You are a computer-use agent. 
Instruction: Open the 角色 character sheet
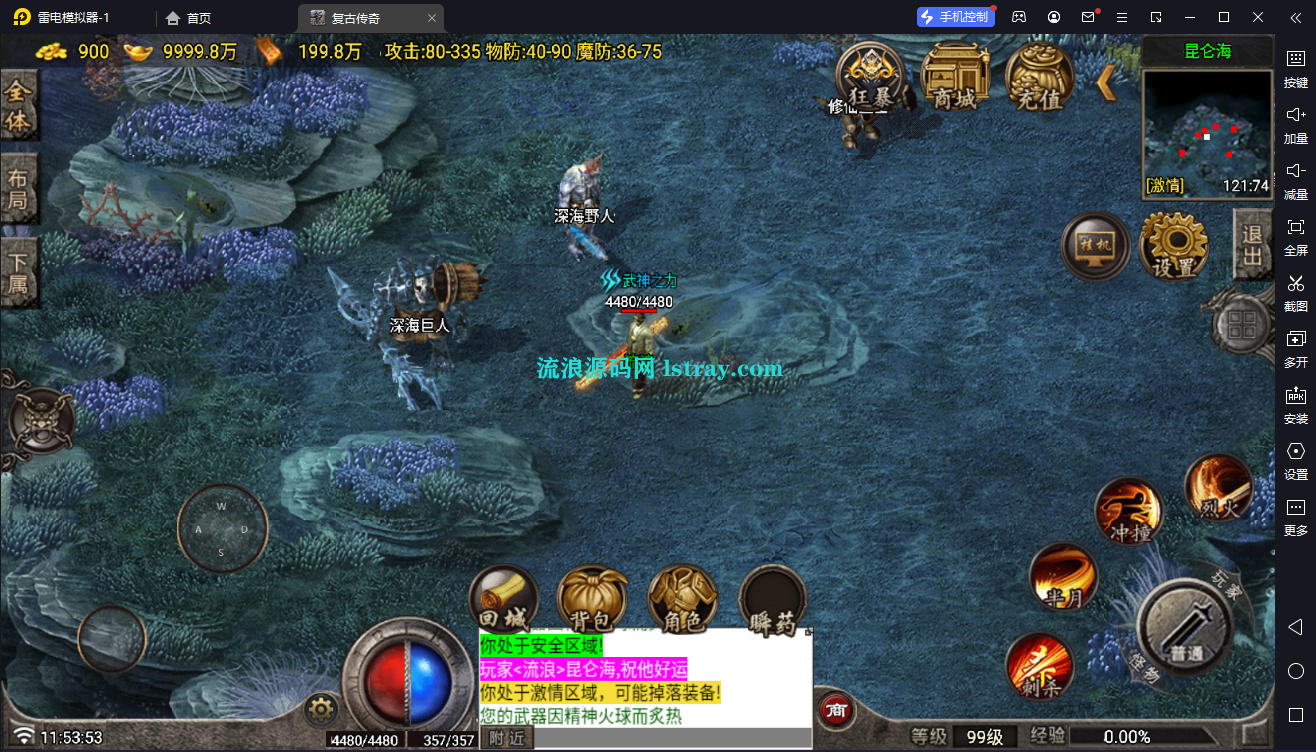tap(682, 601)
